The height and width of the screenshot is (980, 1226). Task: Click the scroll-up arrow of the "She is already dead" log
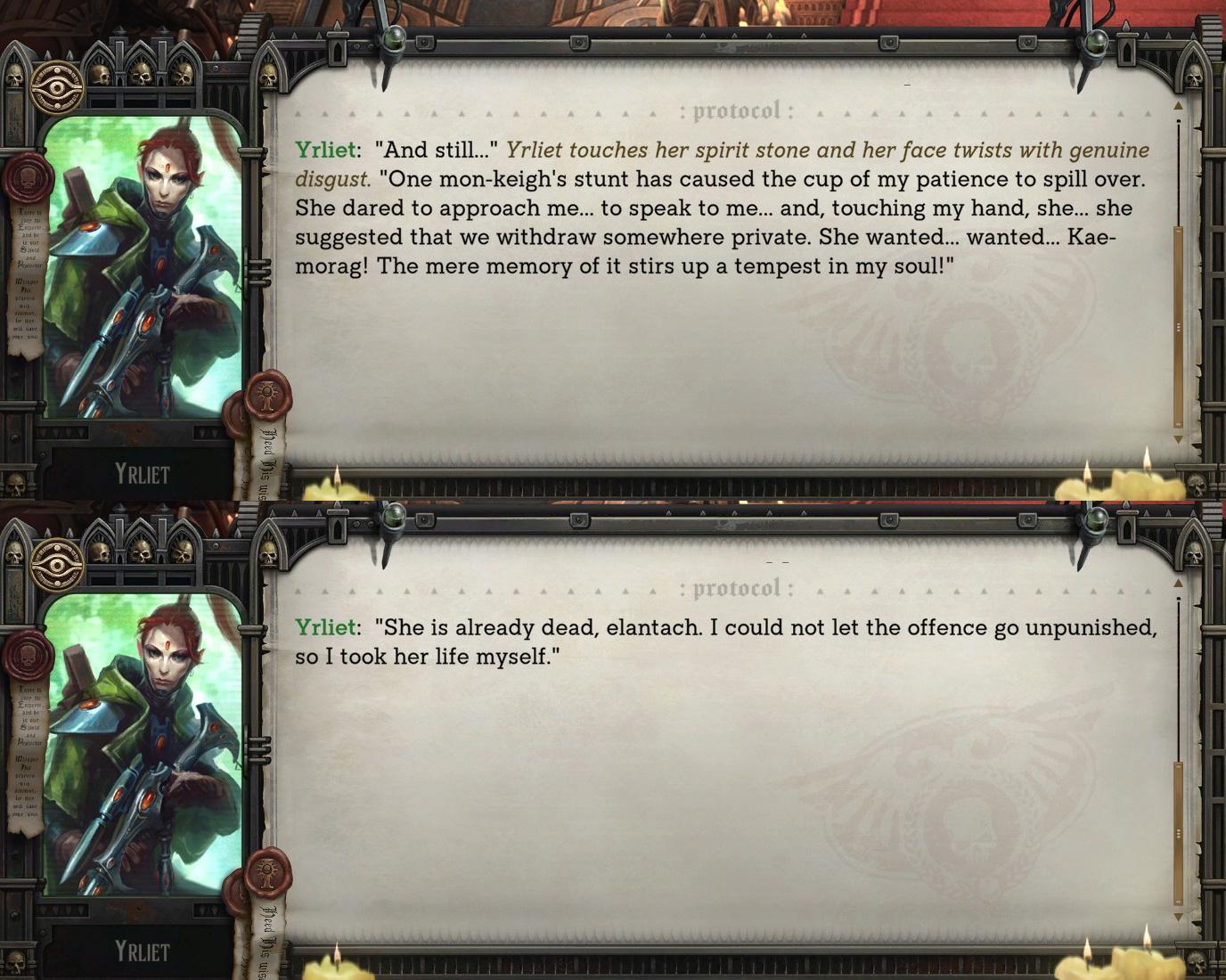1178,583
